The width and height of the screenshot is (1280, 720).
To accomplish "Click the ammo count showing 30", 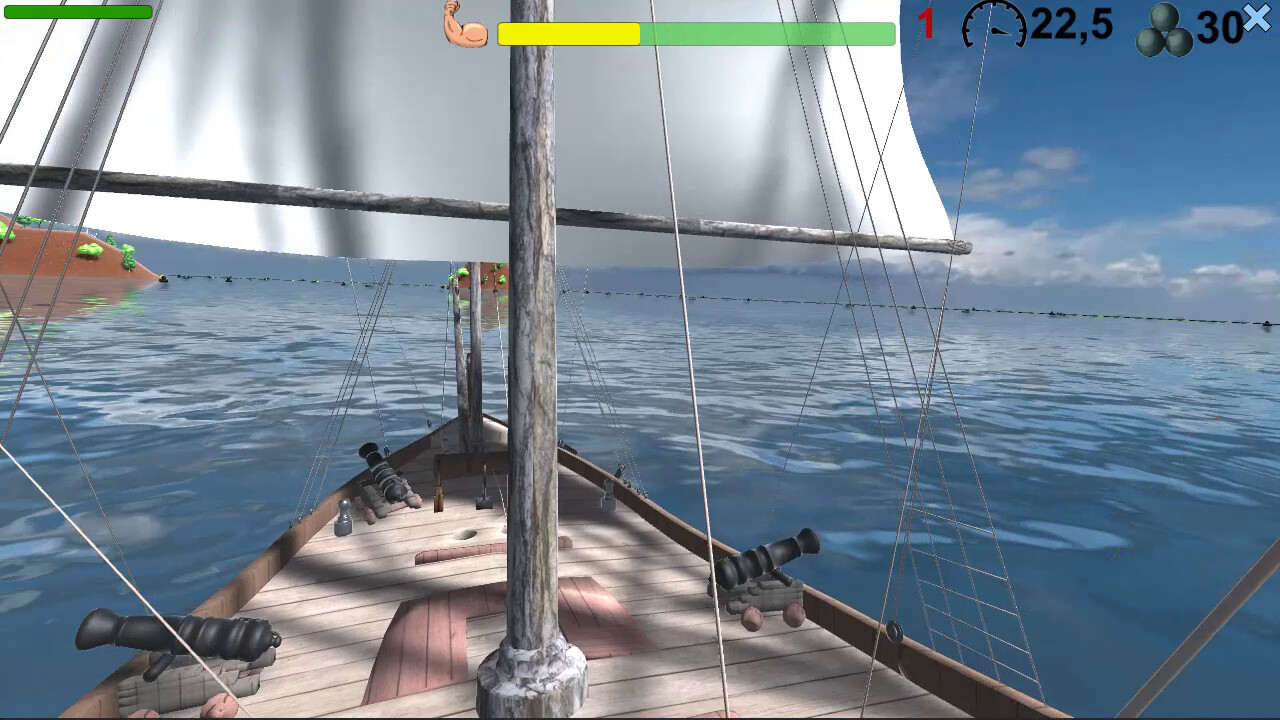I will (1219, 28).
